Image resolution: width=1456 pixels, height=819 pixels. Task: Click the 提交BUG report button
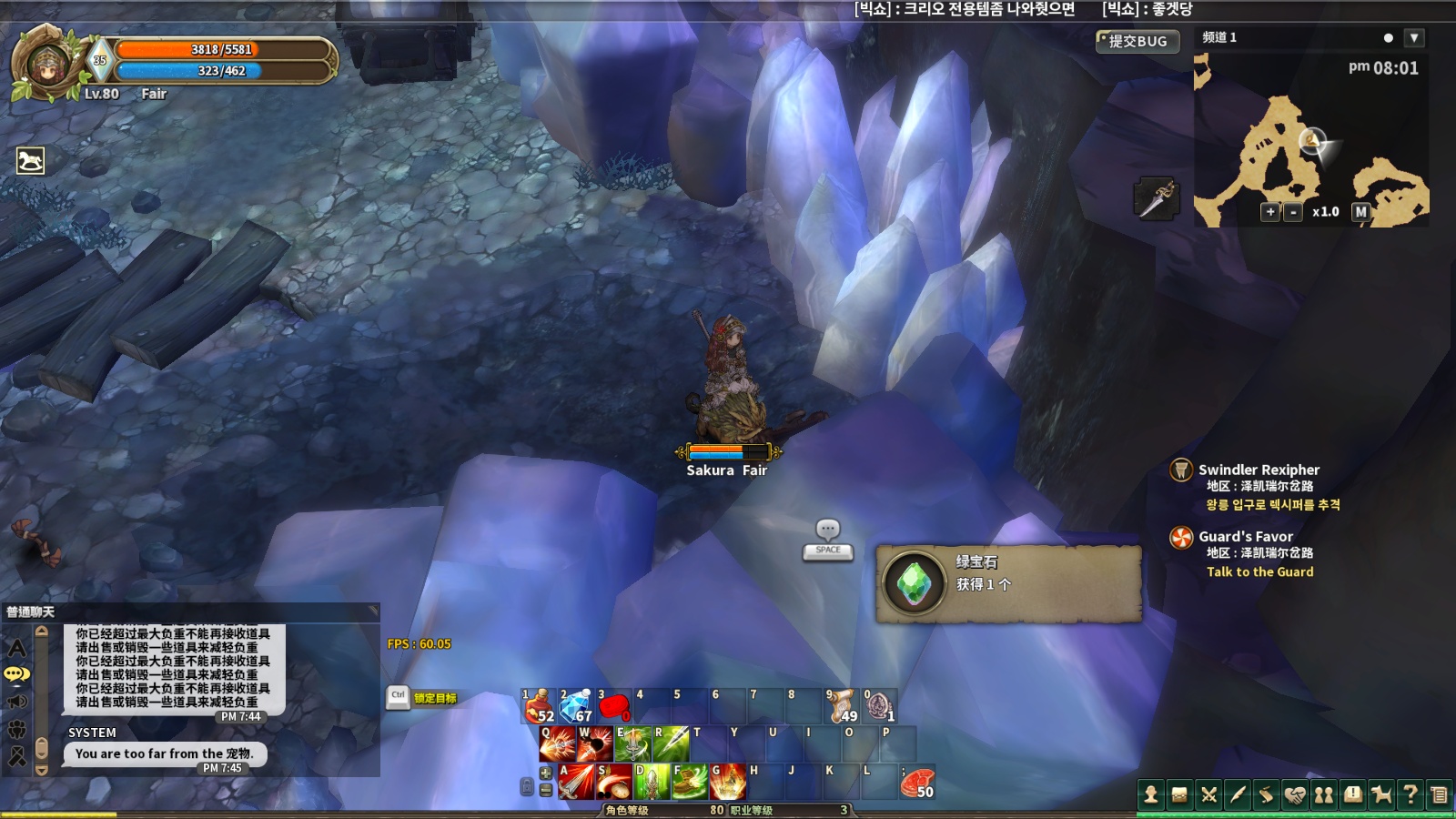1137,41
